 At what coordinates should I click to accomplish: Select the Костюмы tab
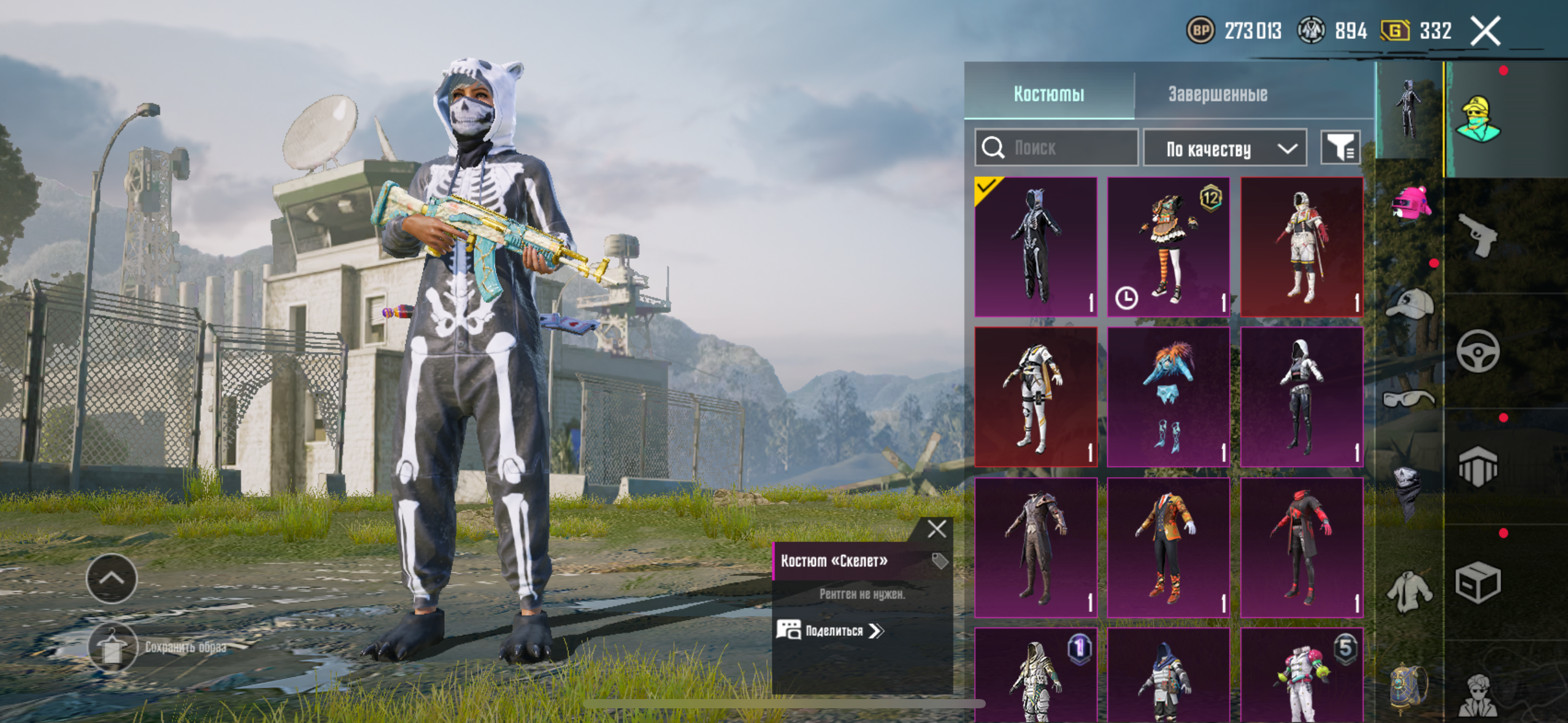[1048, 94]
